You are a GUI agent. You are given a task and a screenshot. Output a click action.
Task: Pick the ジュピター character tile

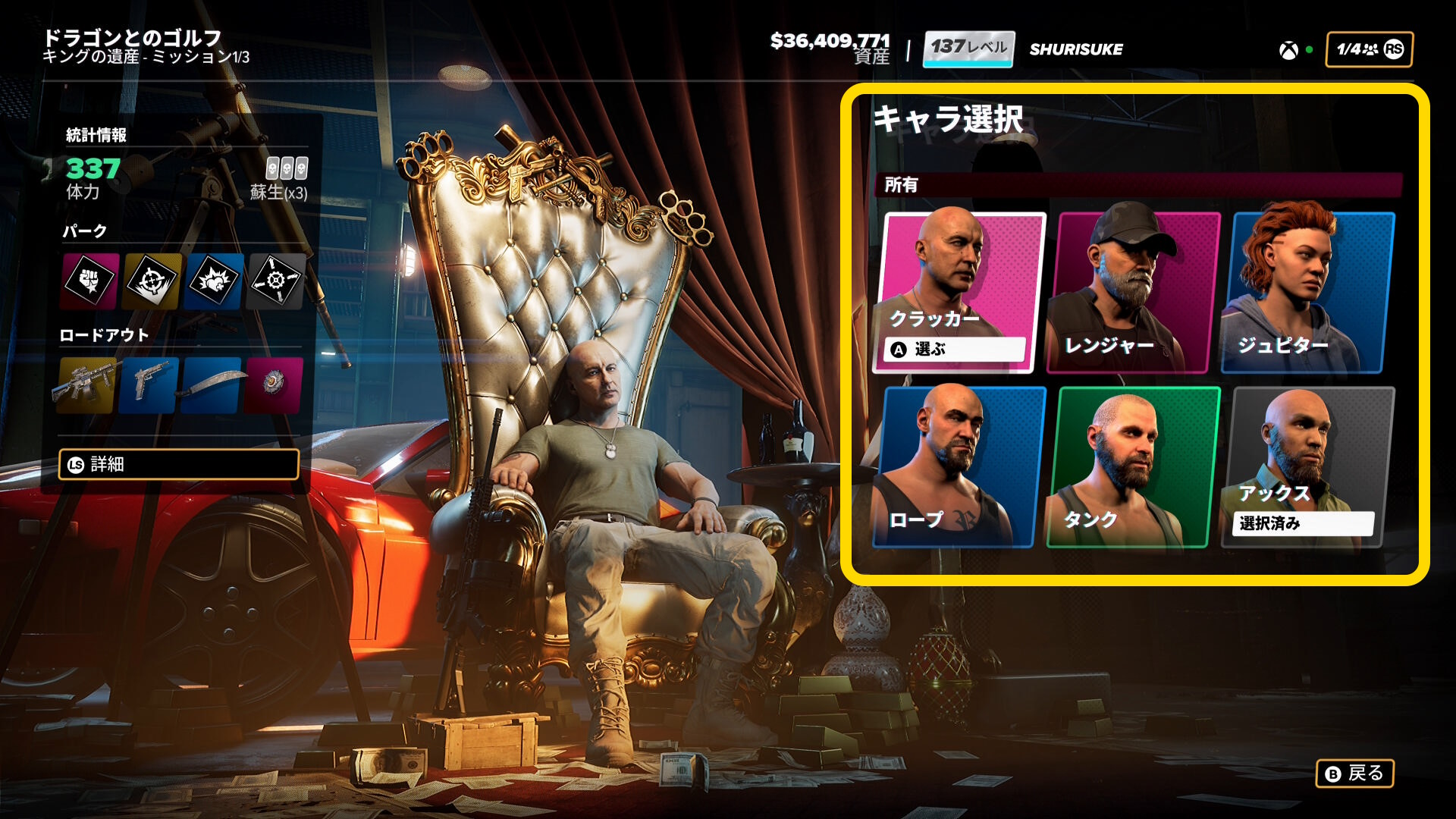click(1307, 293)
